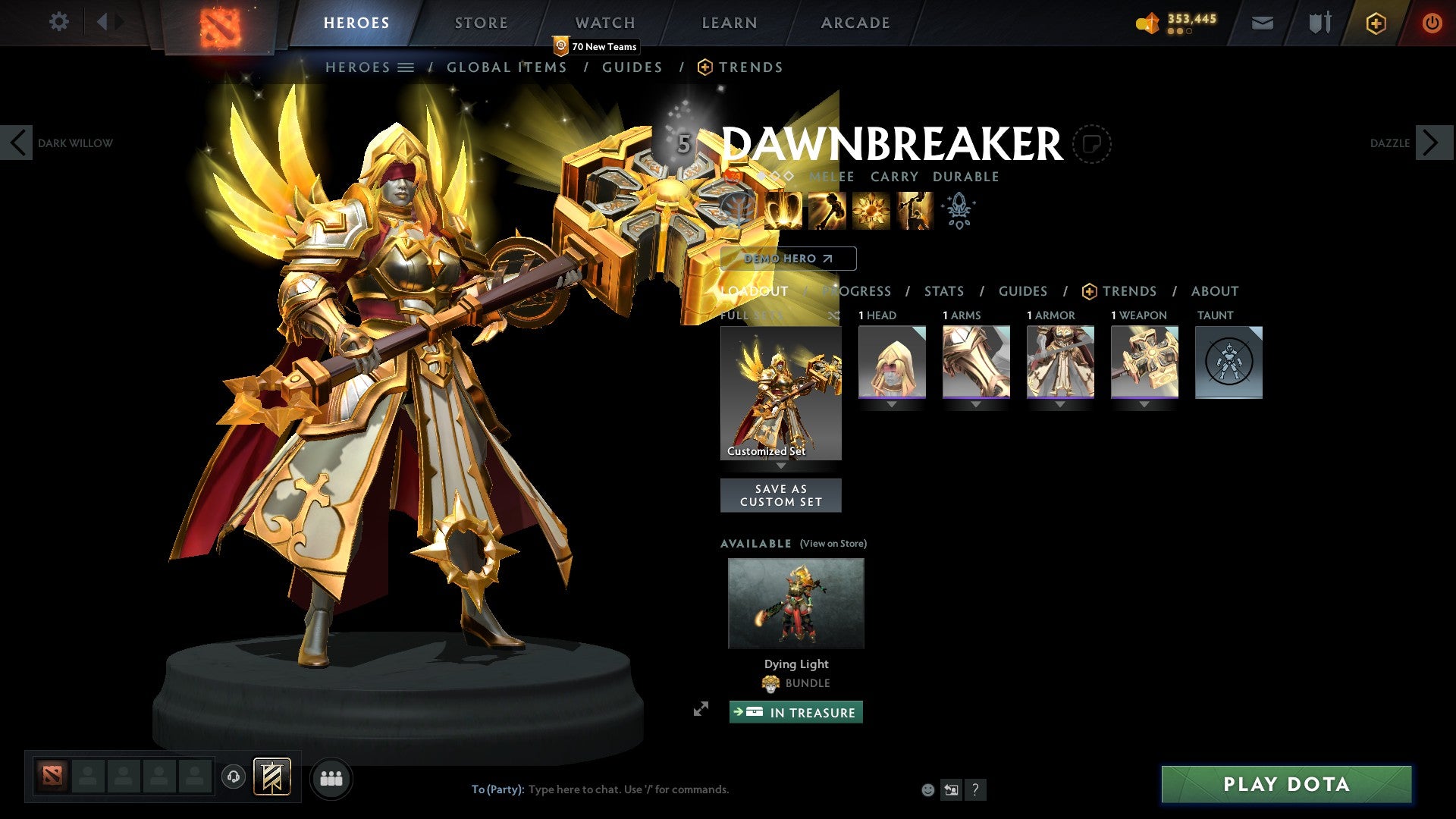Expand the WEAPON item slot dropdown arrow
Screen dimensions: 1456x819
click(1144, 404)
